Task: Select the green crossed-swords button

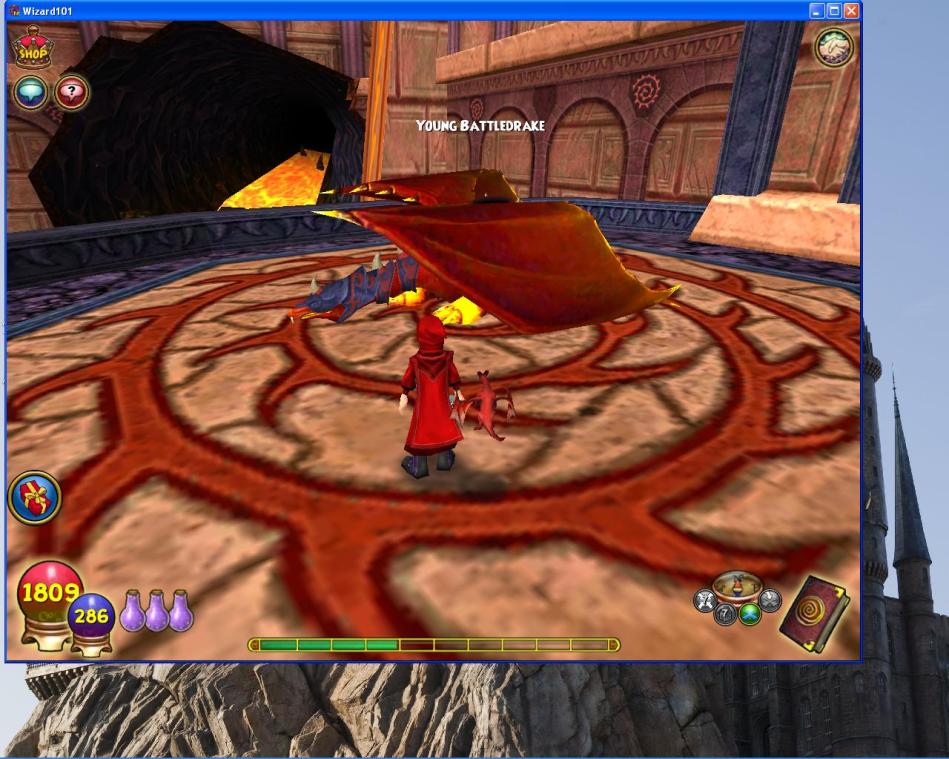Action: click(x=750, y=614)
